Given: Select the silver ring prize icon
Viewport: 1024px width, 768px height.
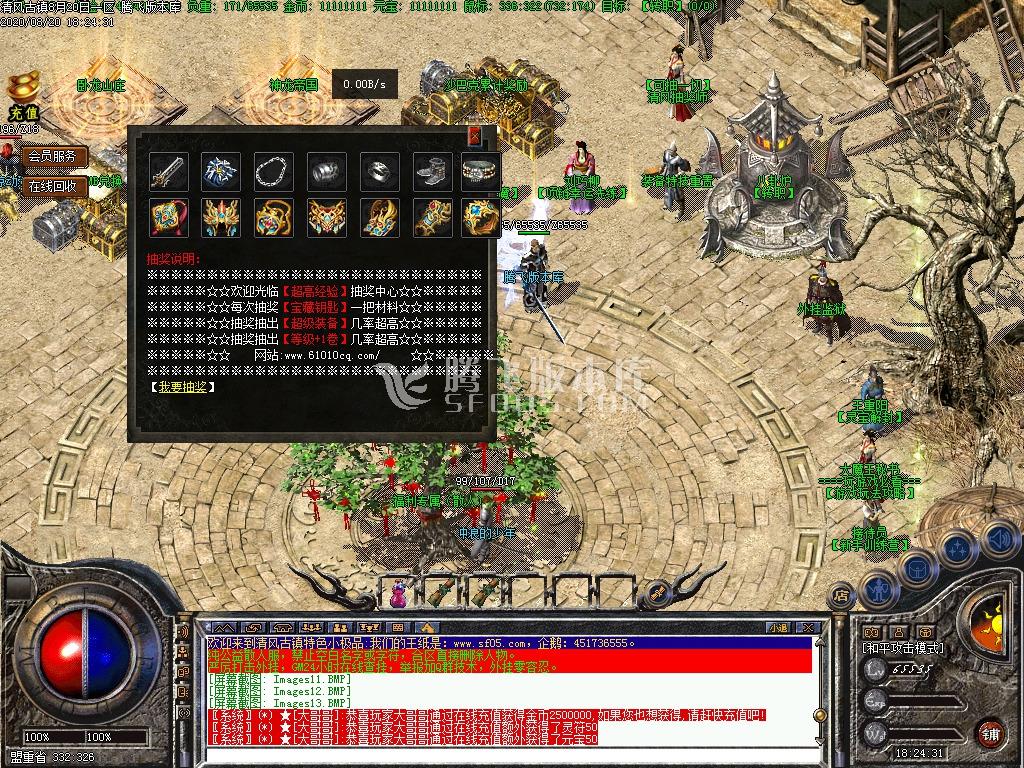Looking at the screenshot, I should coord(379,171).
